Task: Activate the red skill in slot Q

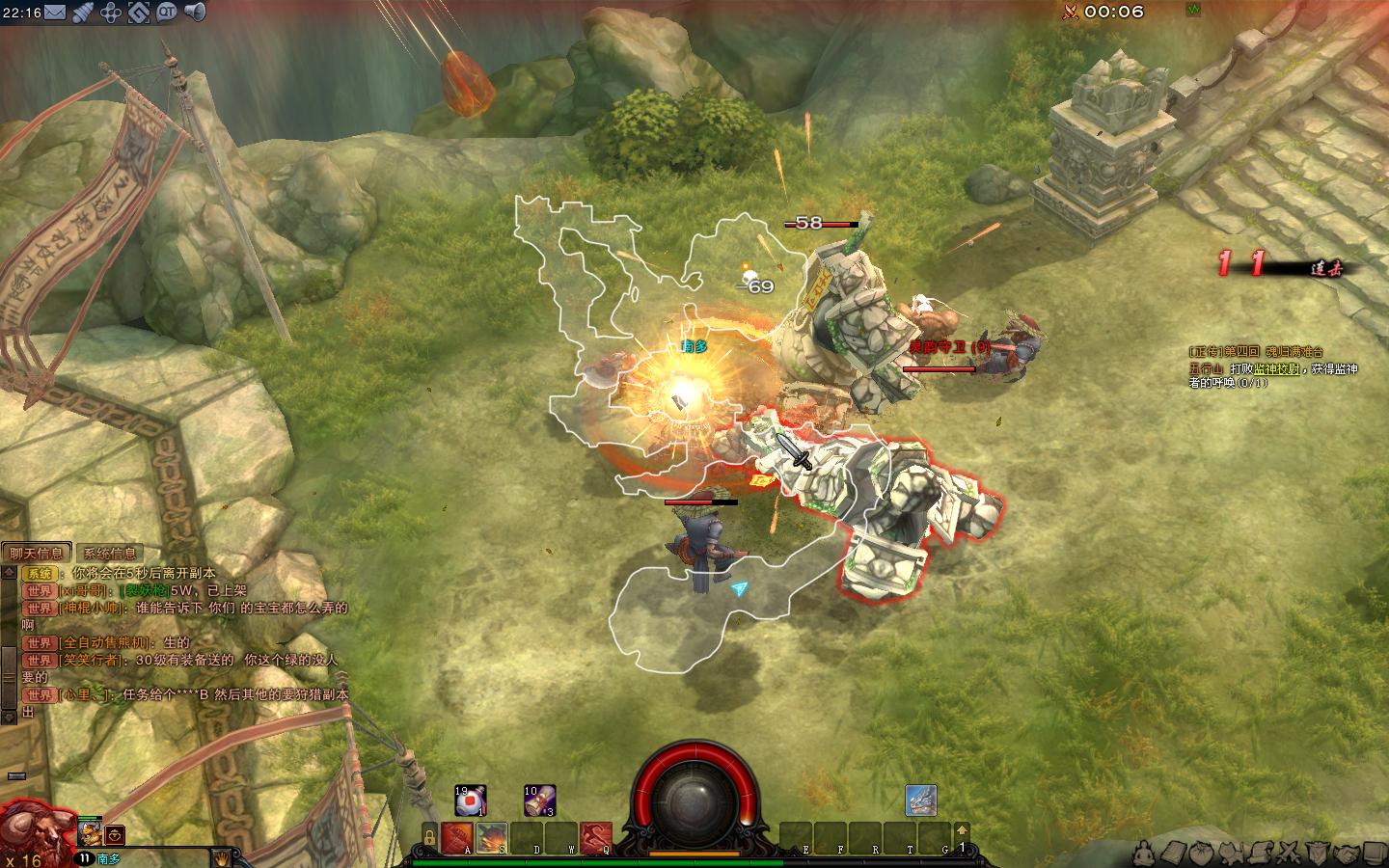Action: [596, 838]
